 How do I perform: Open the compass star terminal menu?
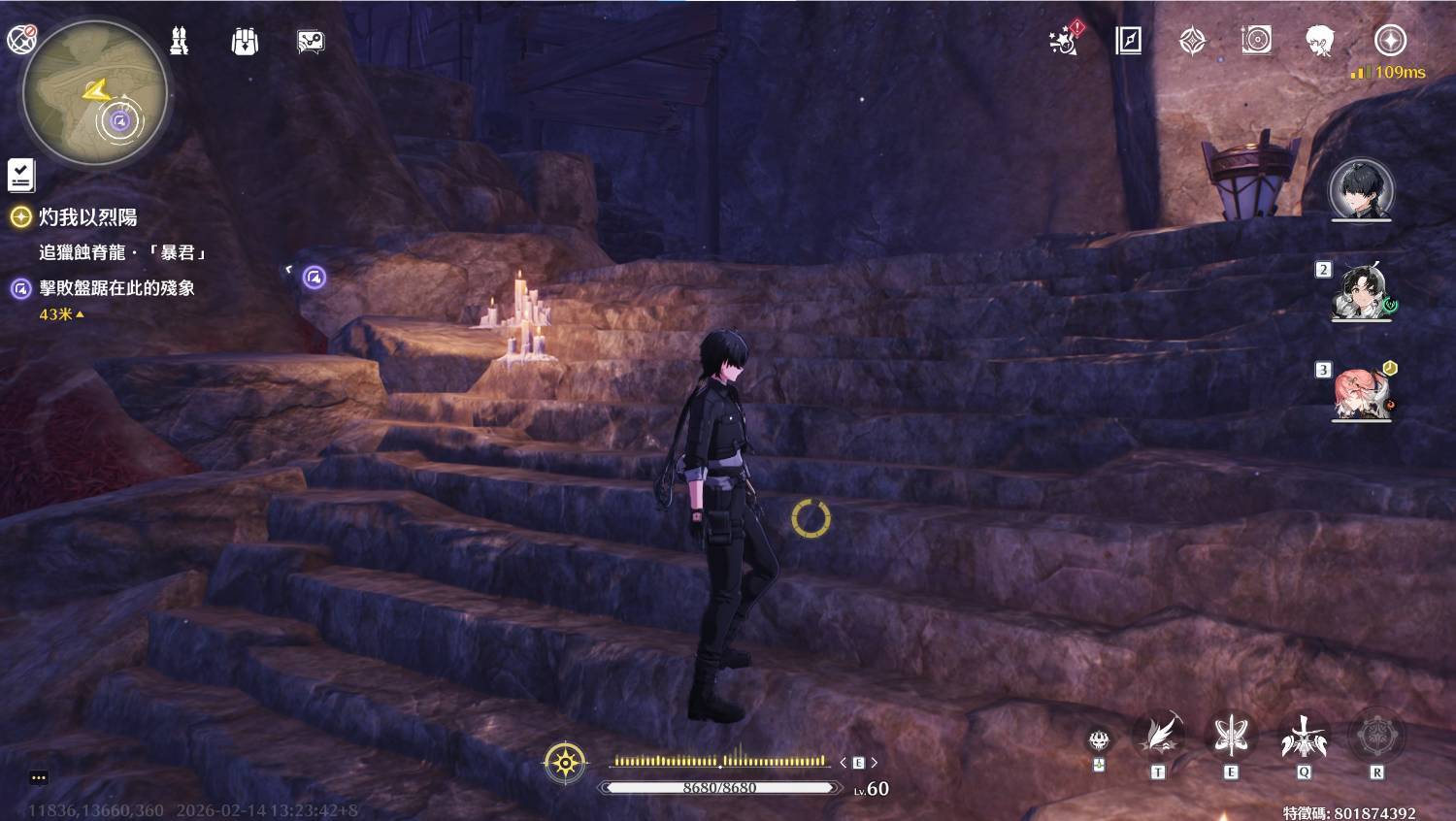pos(1390,41)
